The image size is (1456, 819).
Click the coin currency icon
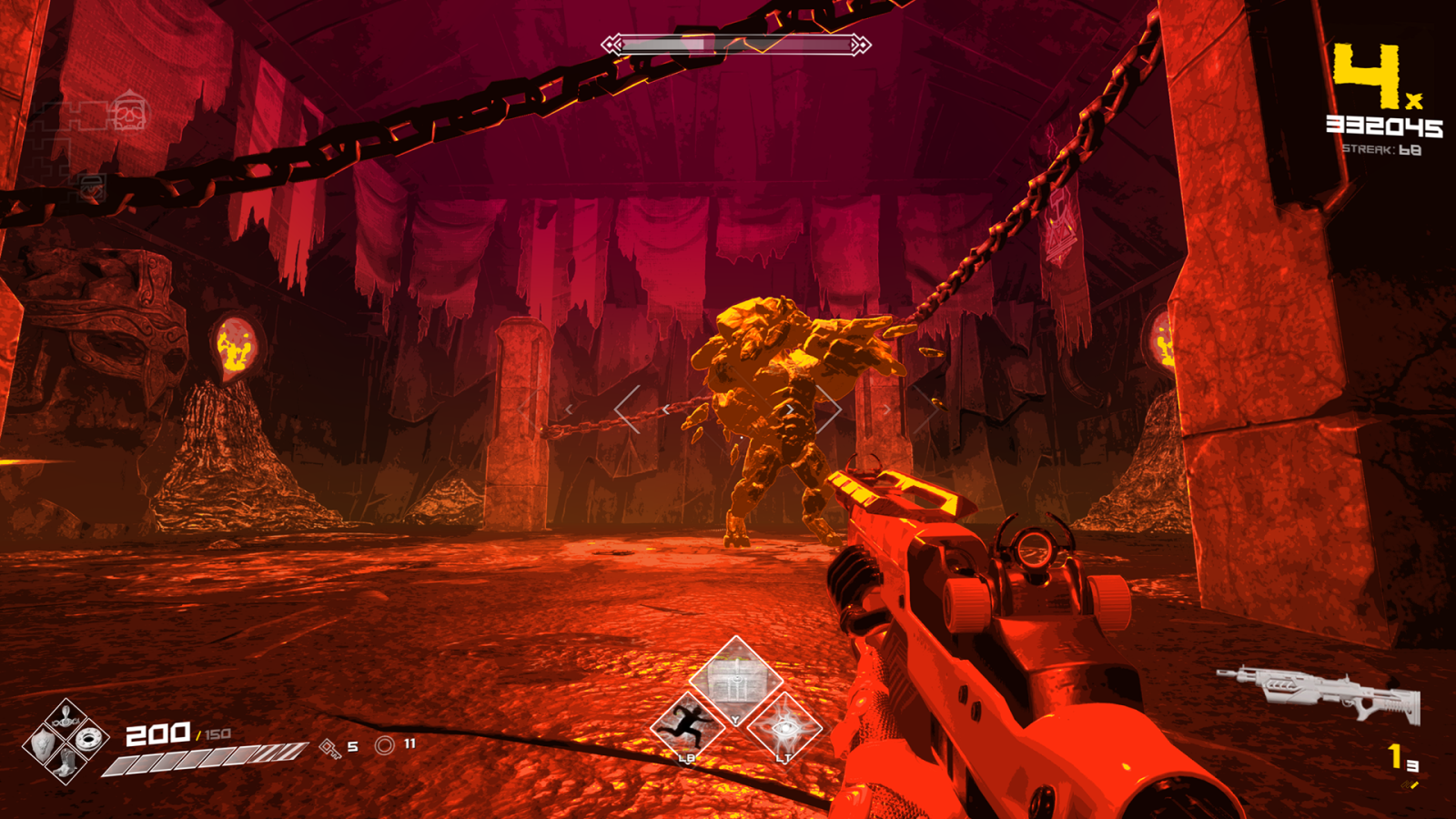385,746
